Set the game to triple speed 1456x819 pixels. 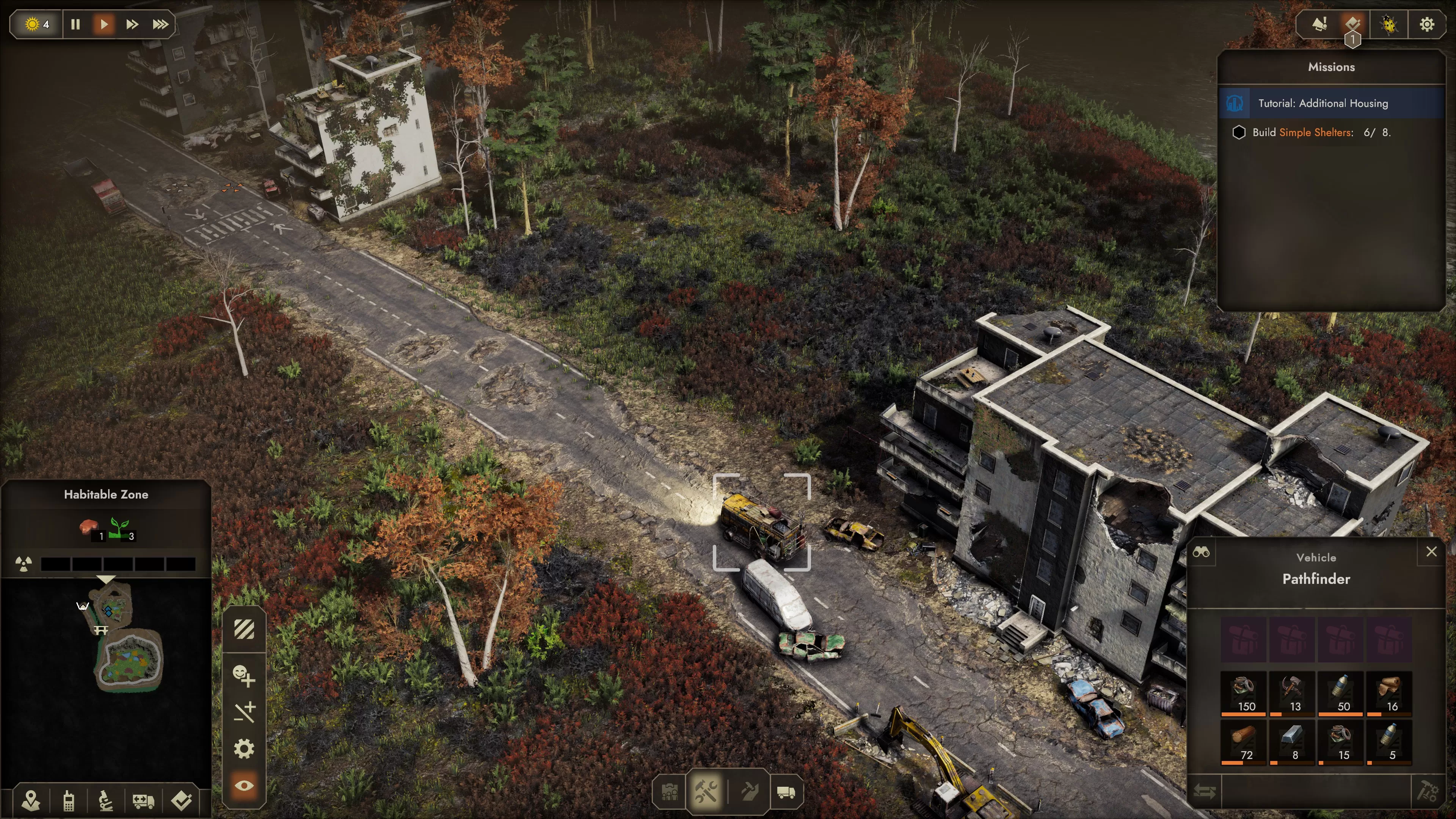click(x=160, y=24)
